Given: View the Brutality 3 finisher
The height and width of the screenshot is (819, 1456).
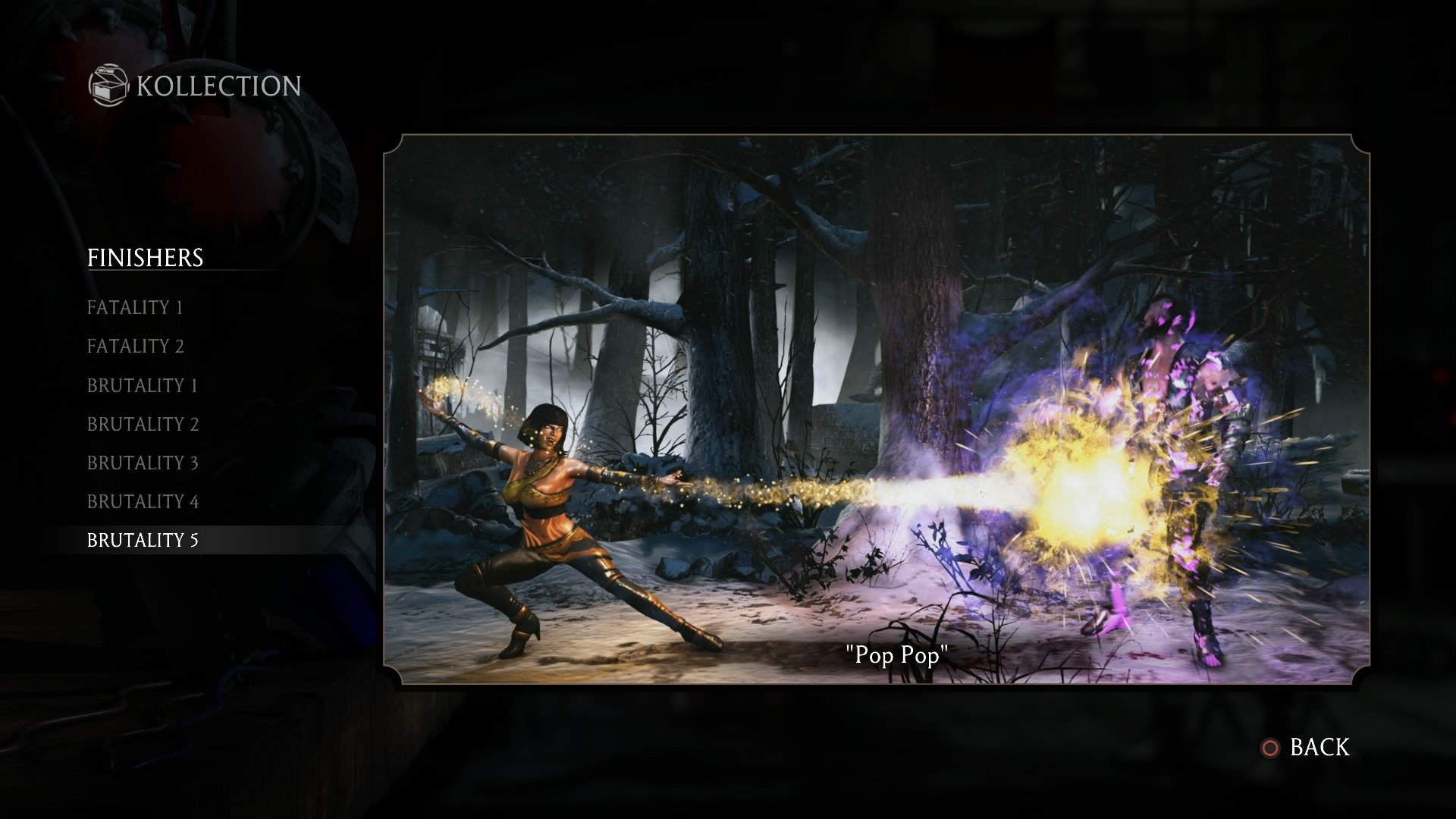Looking at the screenshot, I should [143, 463].
